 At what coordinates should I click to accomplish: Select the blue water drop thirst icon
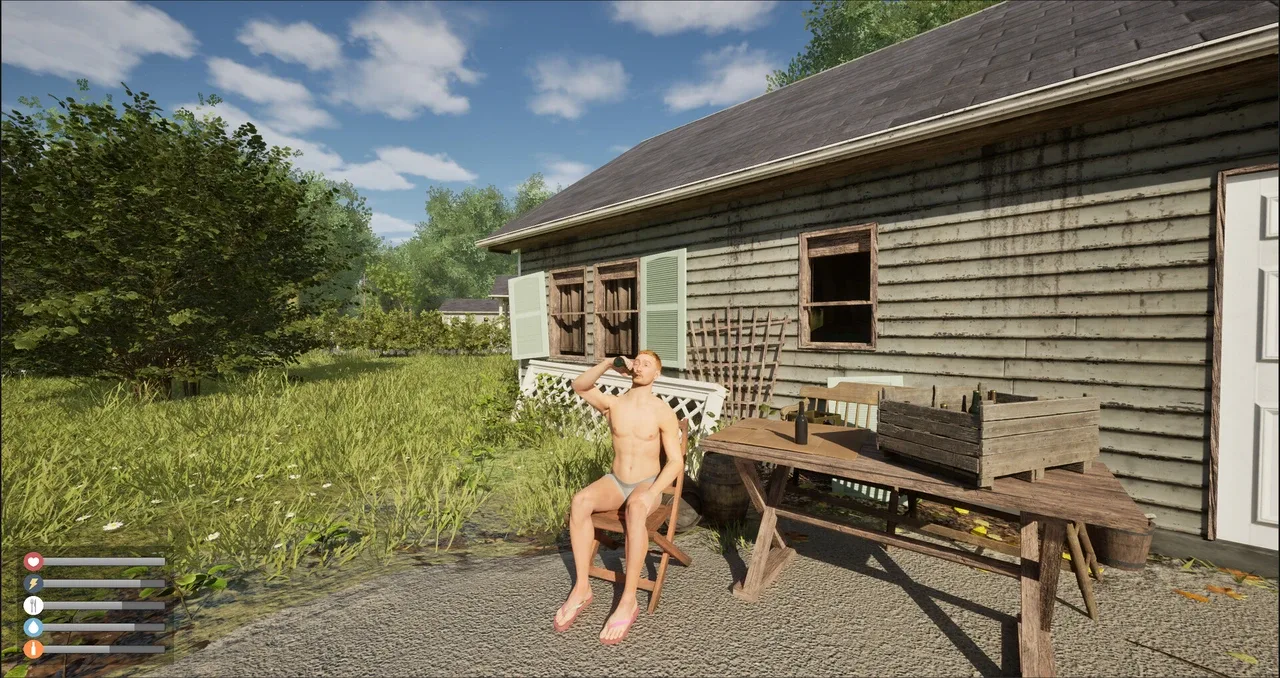33,627
